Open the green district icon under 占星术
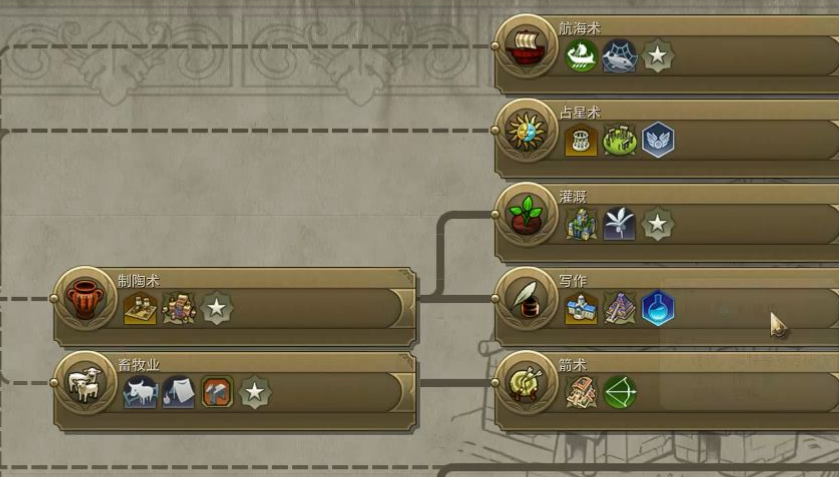 pyautogui.click(x=619, y=140)
